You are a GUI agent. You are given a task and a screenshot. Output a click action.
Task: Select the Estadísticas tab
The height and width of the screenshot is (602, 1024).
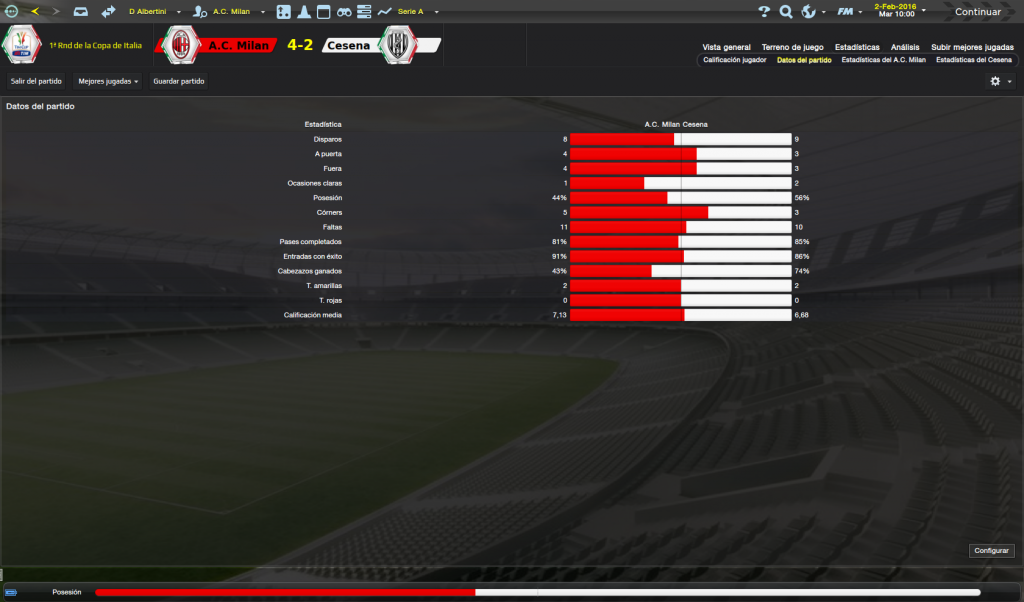pyautogui.click(x=857, y=47)
